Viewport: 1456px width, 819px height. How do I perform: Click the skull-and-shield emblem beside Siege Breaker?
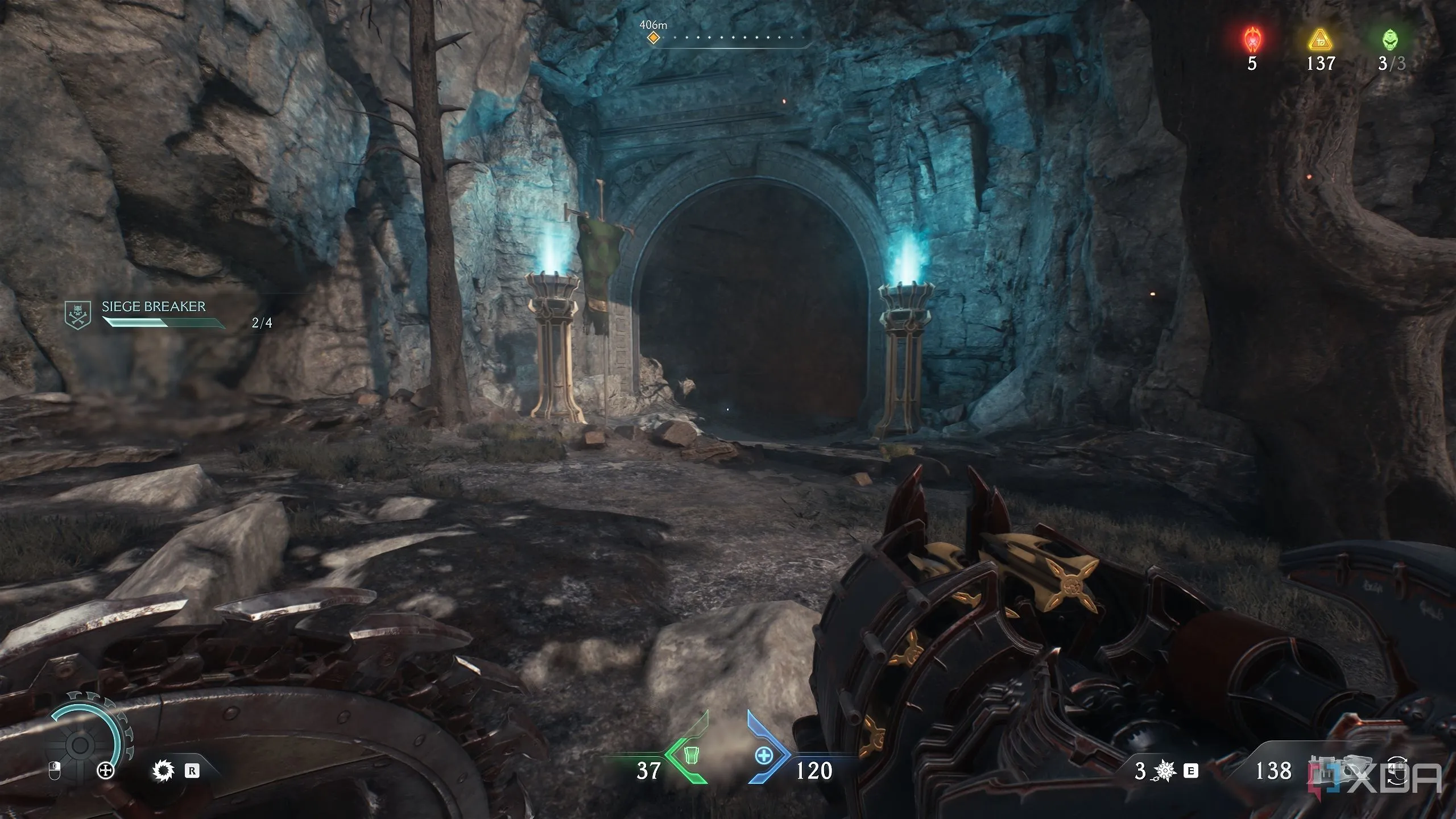77,315
